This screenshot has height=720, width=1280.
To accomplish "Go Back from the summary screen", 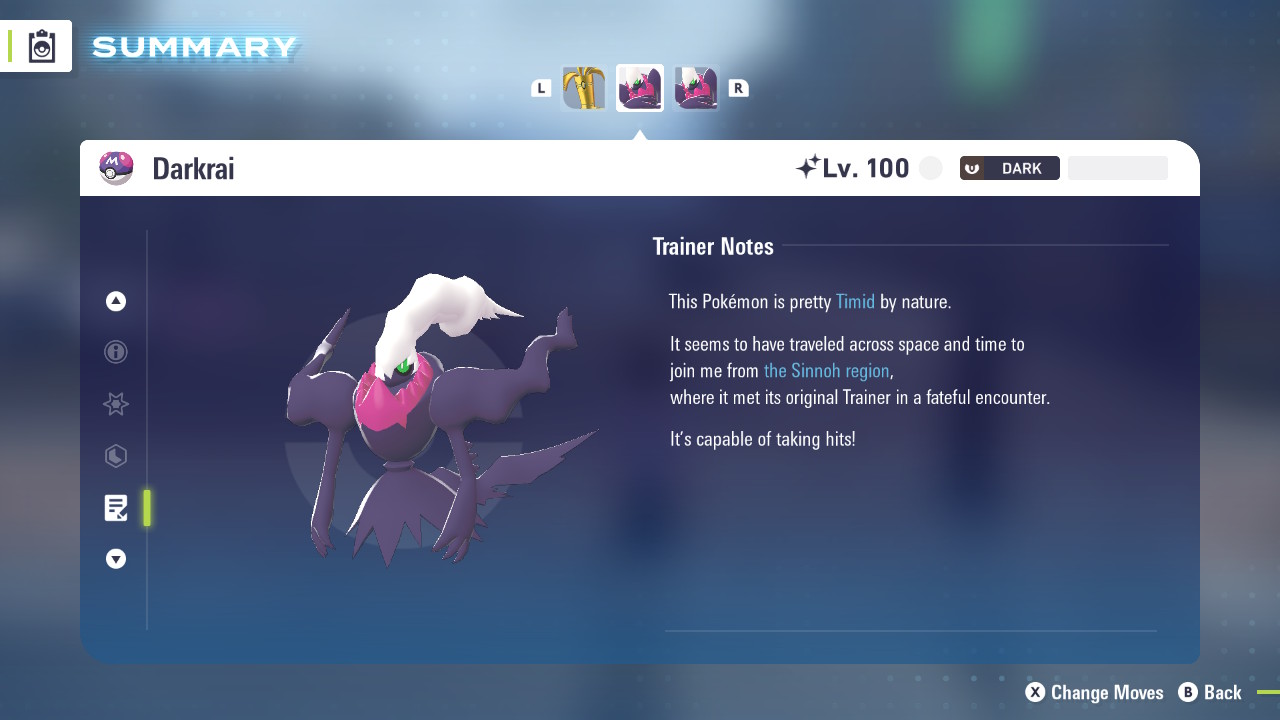I will (1210, 692).
